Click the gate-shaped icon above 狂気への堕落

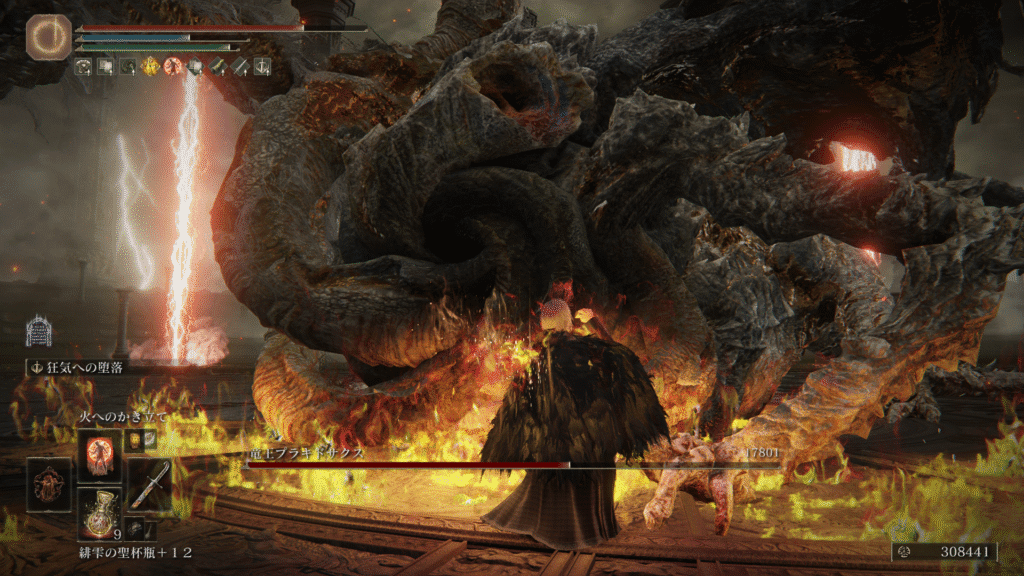pos(38,331)
